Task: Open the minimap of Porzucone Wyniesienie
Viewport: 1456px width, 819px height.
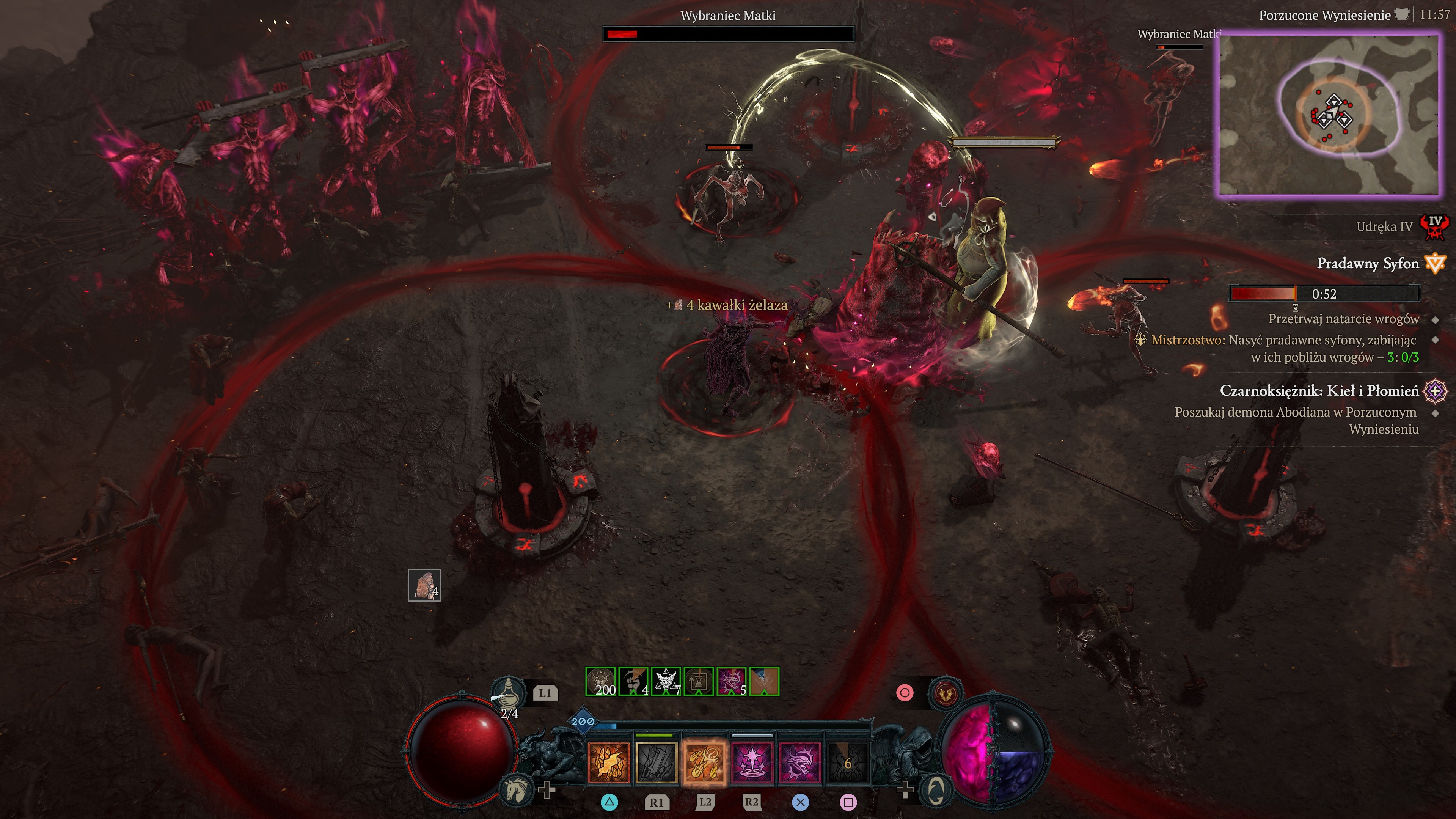Action: pos(1328,115)
